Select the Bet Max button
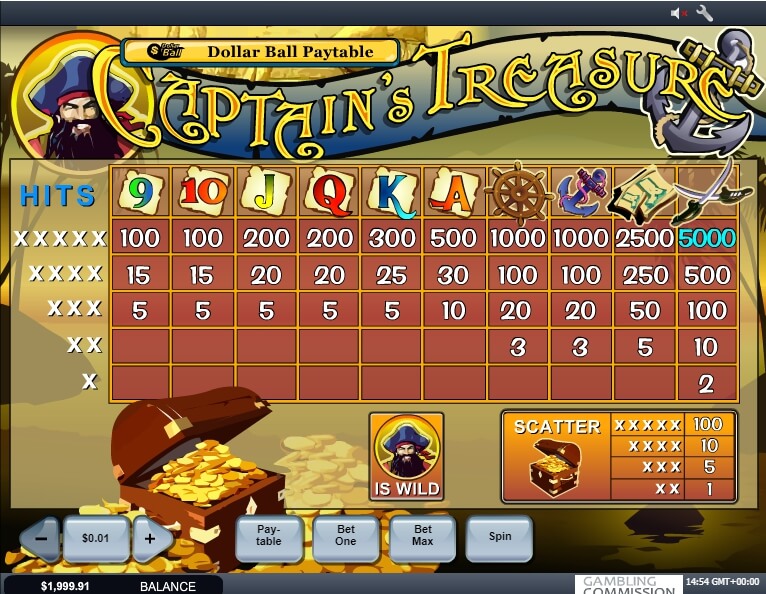This screenshot has height=594, width=766. (423, 538)
